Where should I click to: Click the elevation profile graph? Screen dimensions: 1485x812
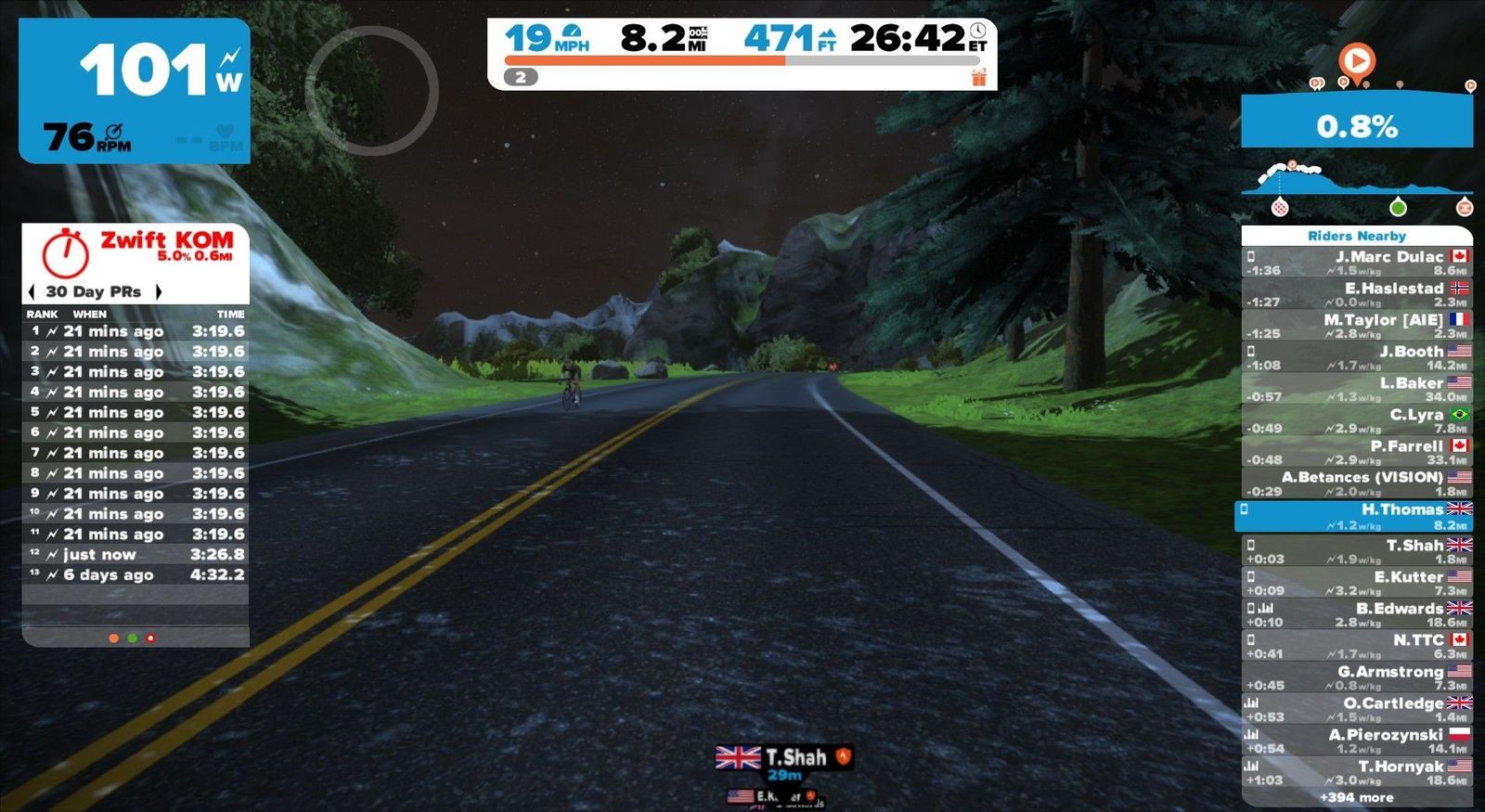coord(1357,186)
